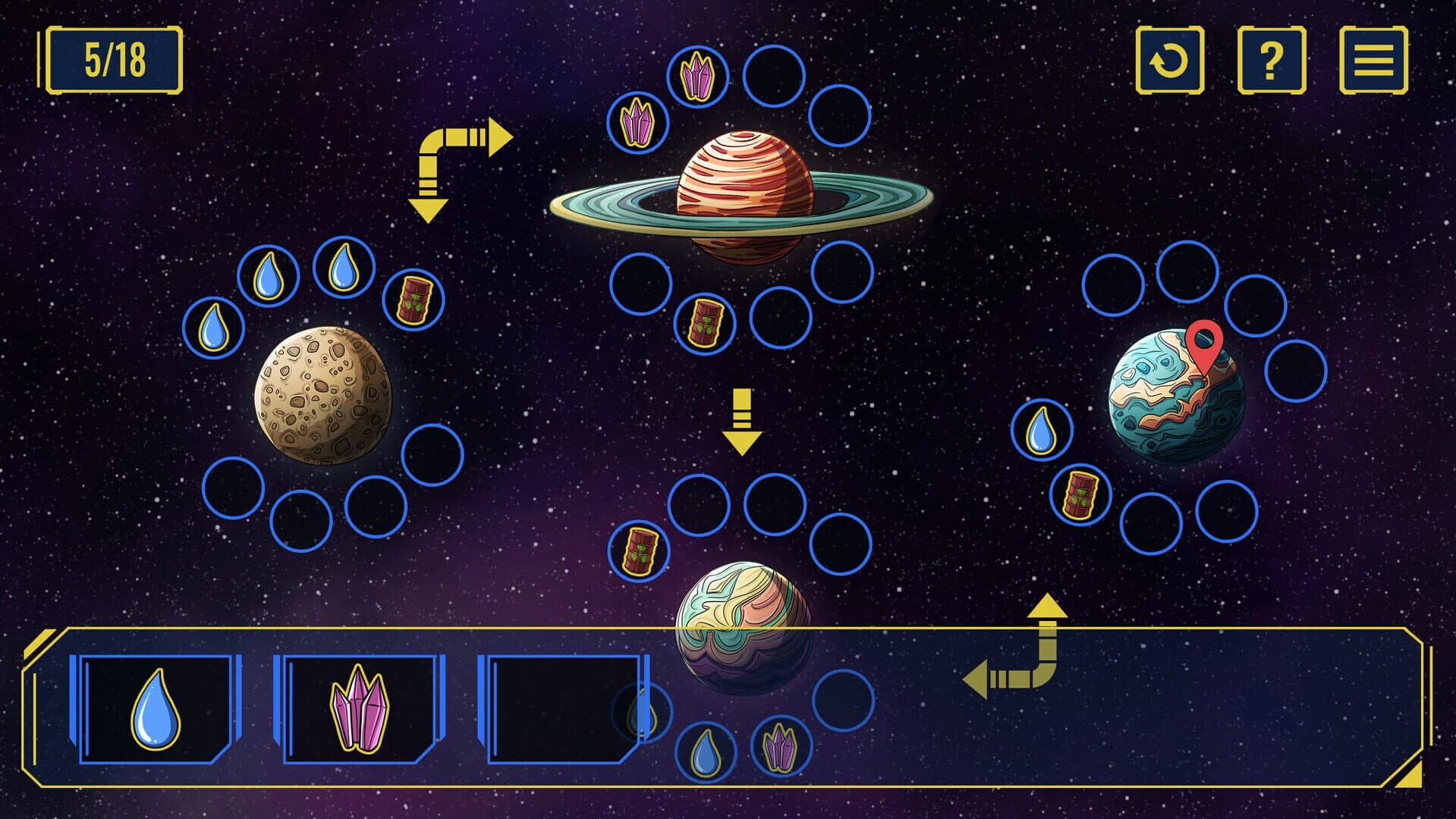The height and width of the screenshot is (819, 1456).
Task: Open the help question mark button
Action: pos(1271,61)
